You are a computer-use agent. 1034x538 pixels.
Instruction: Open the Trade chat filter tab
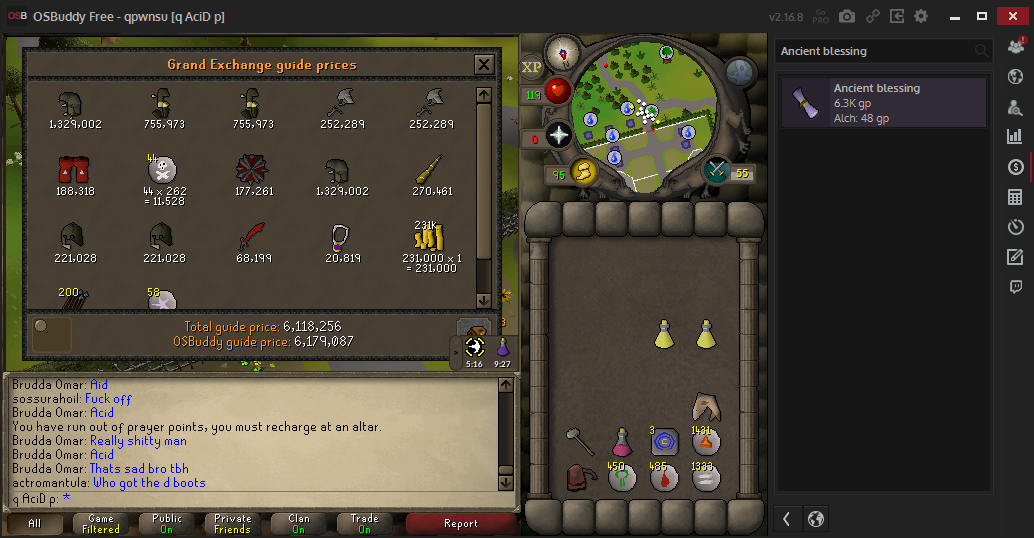tap(364, 523)
